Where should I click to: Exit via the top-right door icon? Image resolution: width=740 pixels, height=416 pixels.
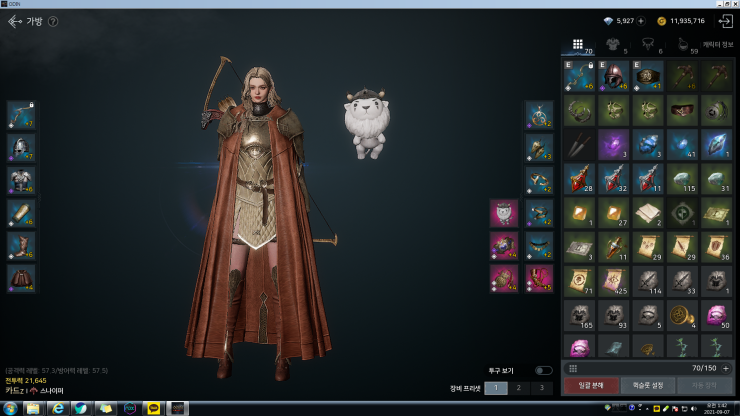pos(725,21)
